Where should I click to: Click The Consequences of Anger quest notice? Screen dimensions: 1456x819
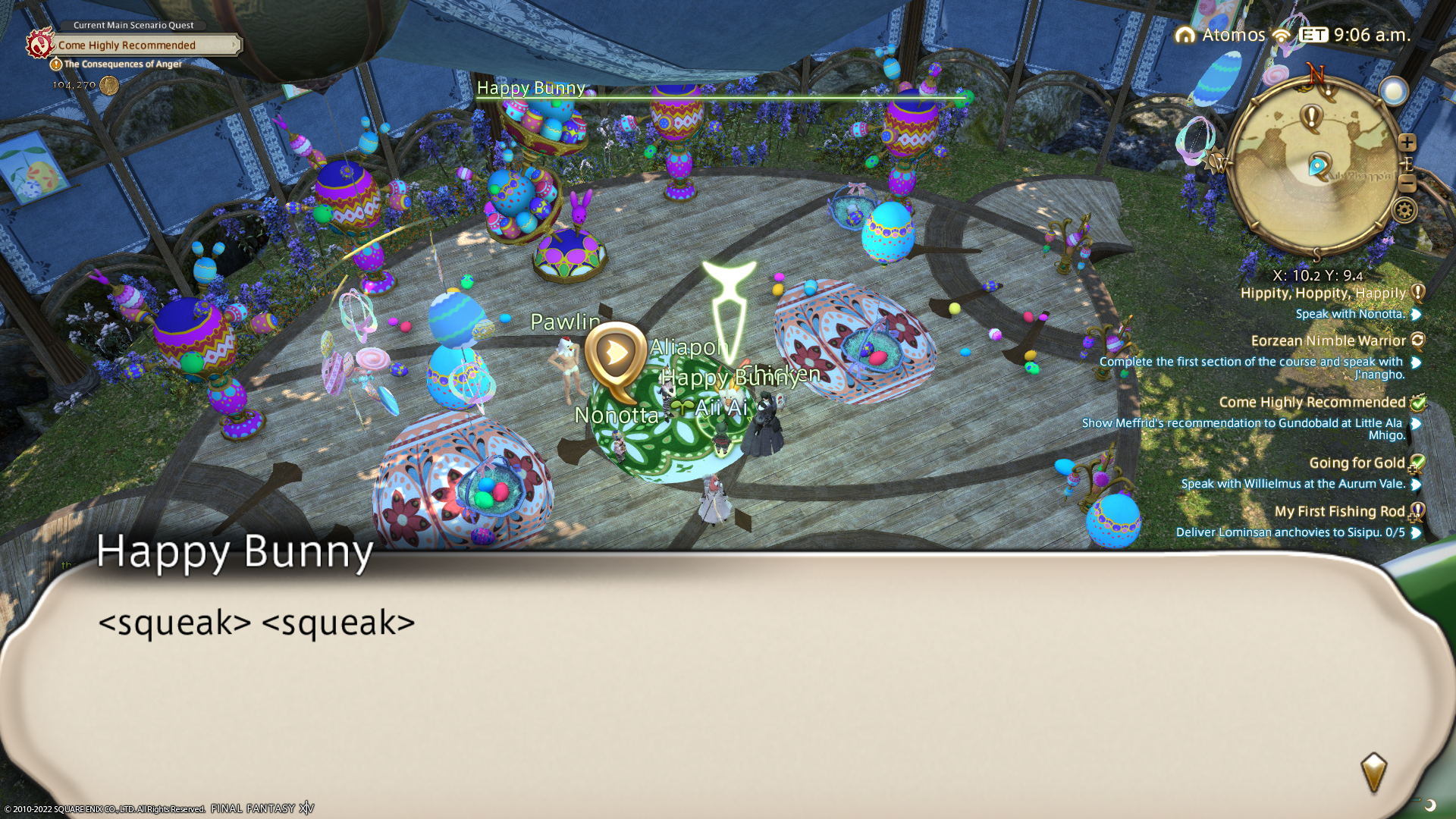click(122, 64)
